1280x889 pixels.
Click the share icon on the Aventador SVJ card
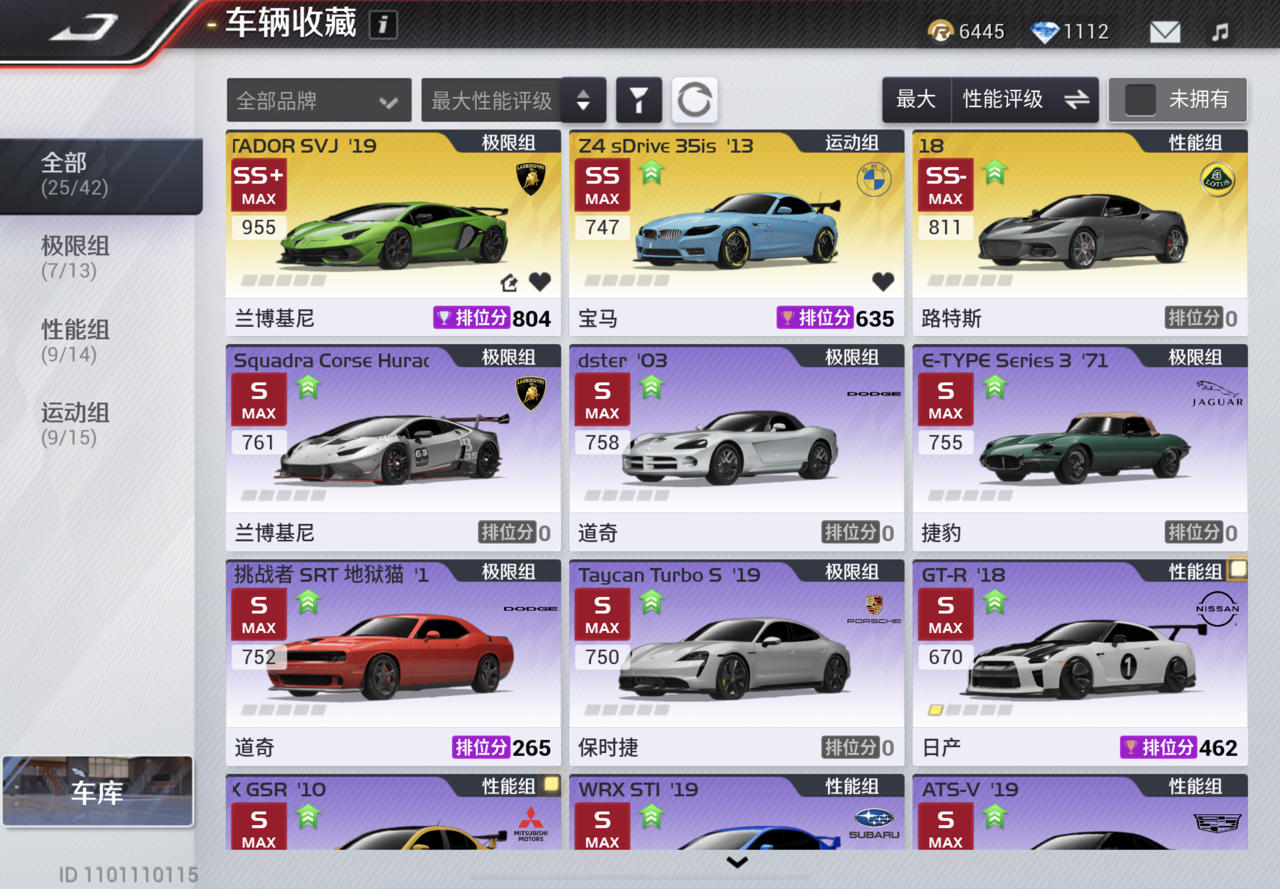point(508,282)
